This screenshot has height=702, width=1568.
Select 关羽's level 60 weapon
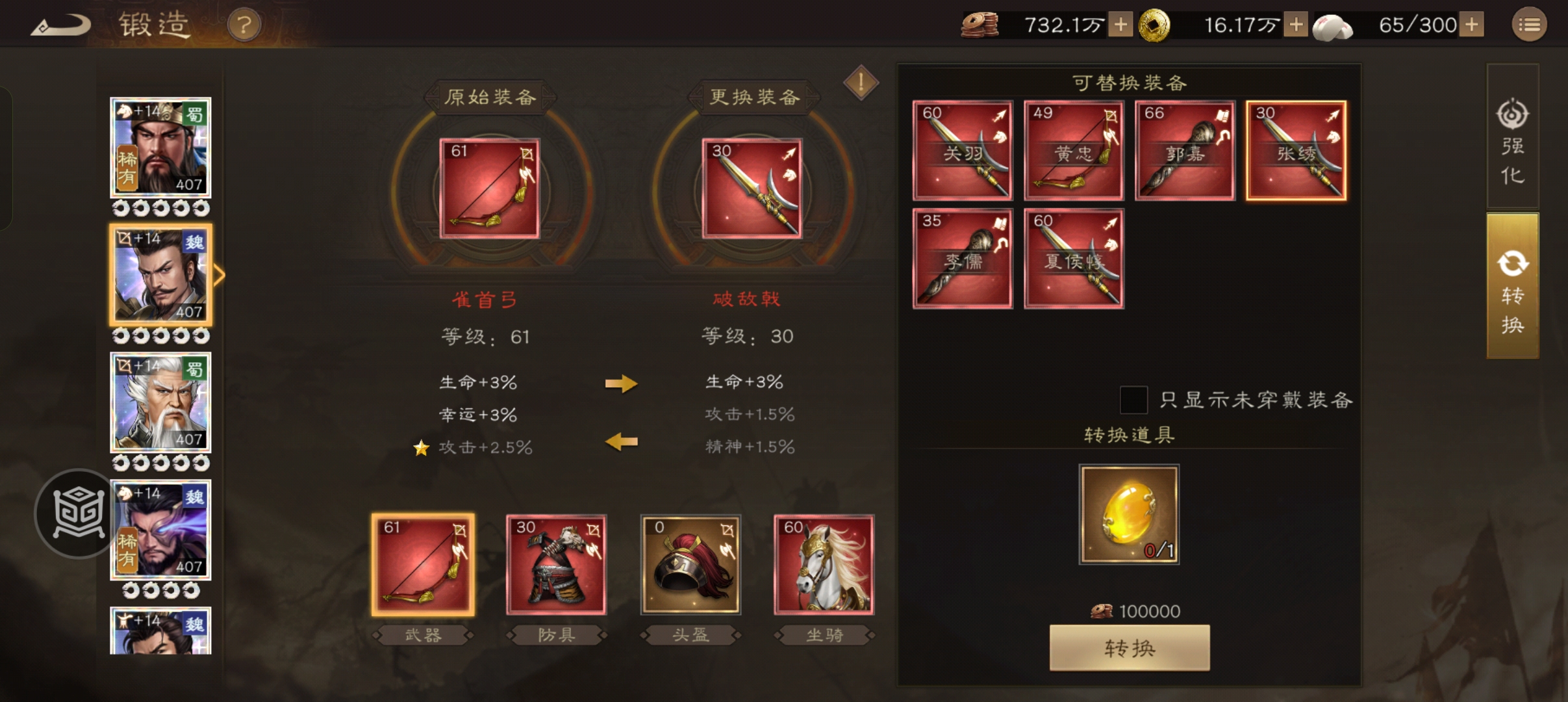point(963,150)
